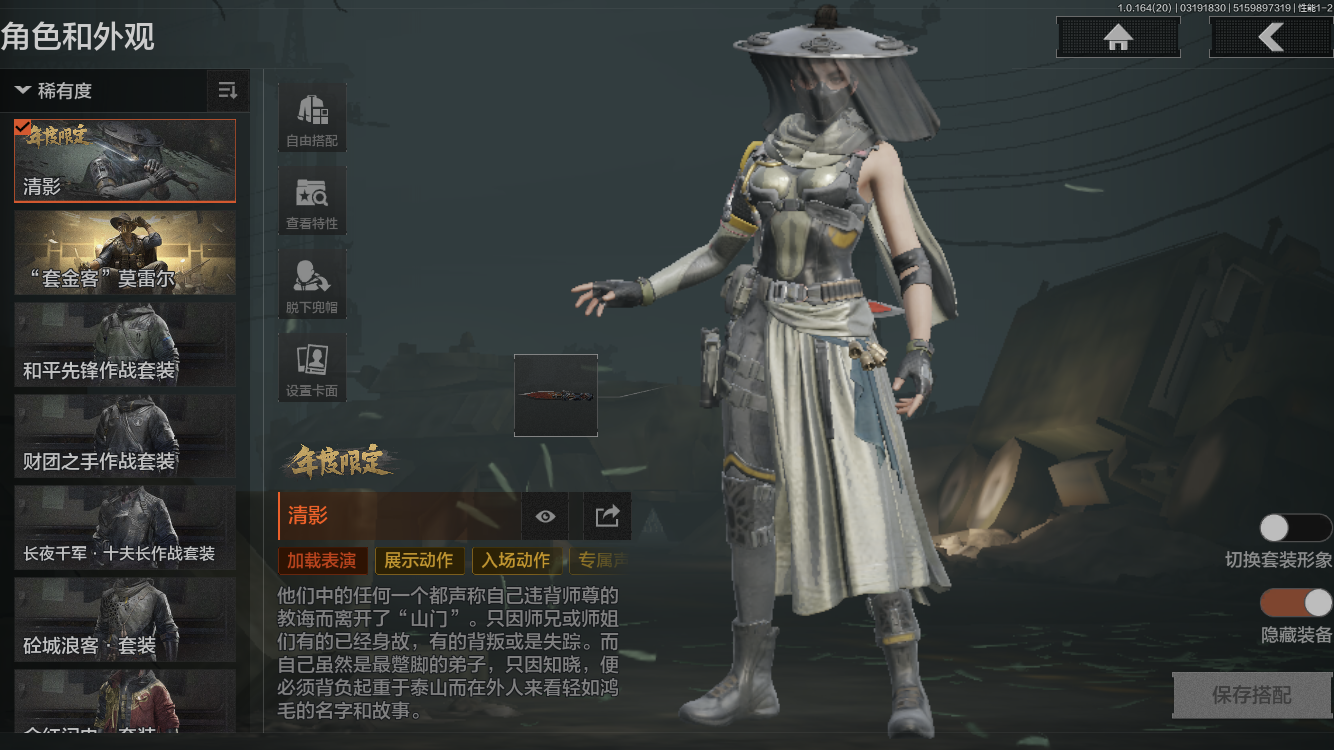
Task: Open 设置卡面 (set card face) option
Action: click(x=311, y=366)
